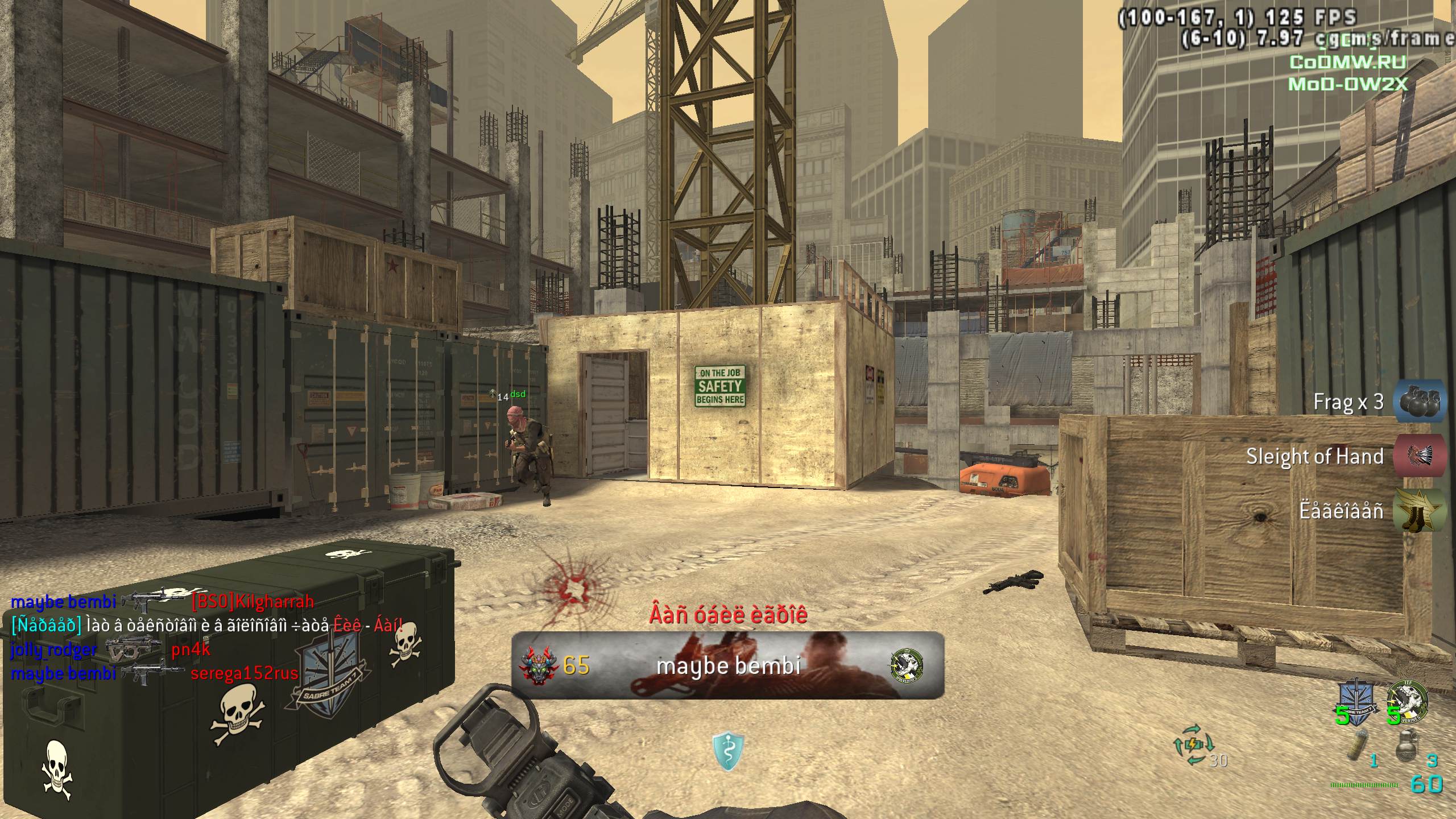Choose the boots and star perk icon
Screen dimensions: 1456x819
1420,510
